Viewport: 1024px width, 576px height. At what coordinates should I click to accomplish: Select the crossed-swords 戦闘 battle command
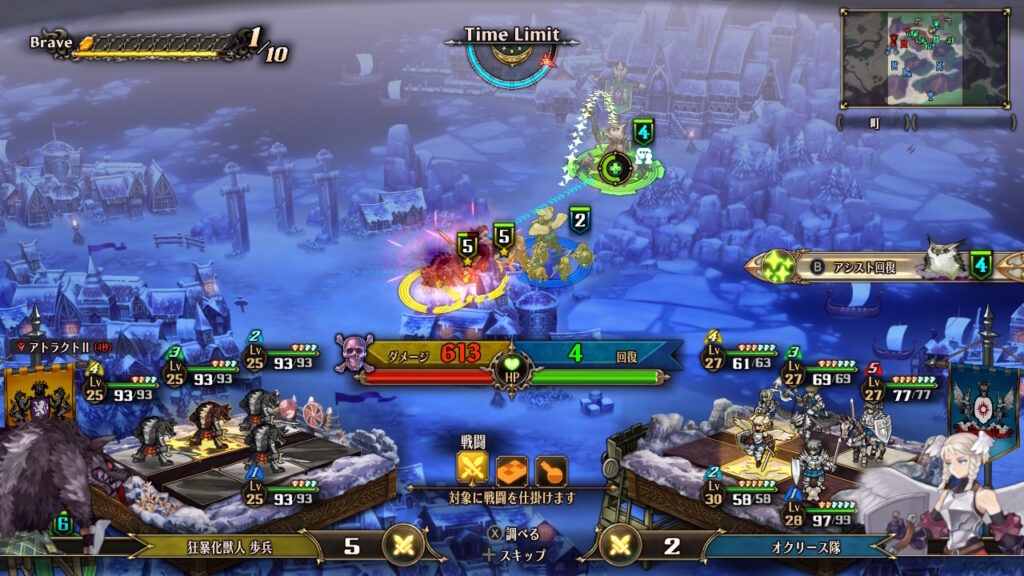tap(473, 469)
